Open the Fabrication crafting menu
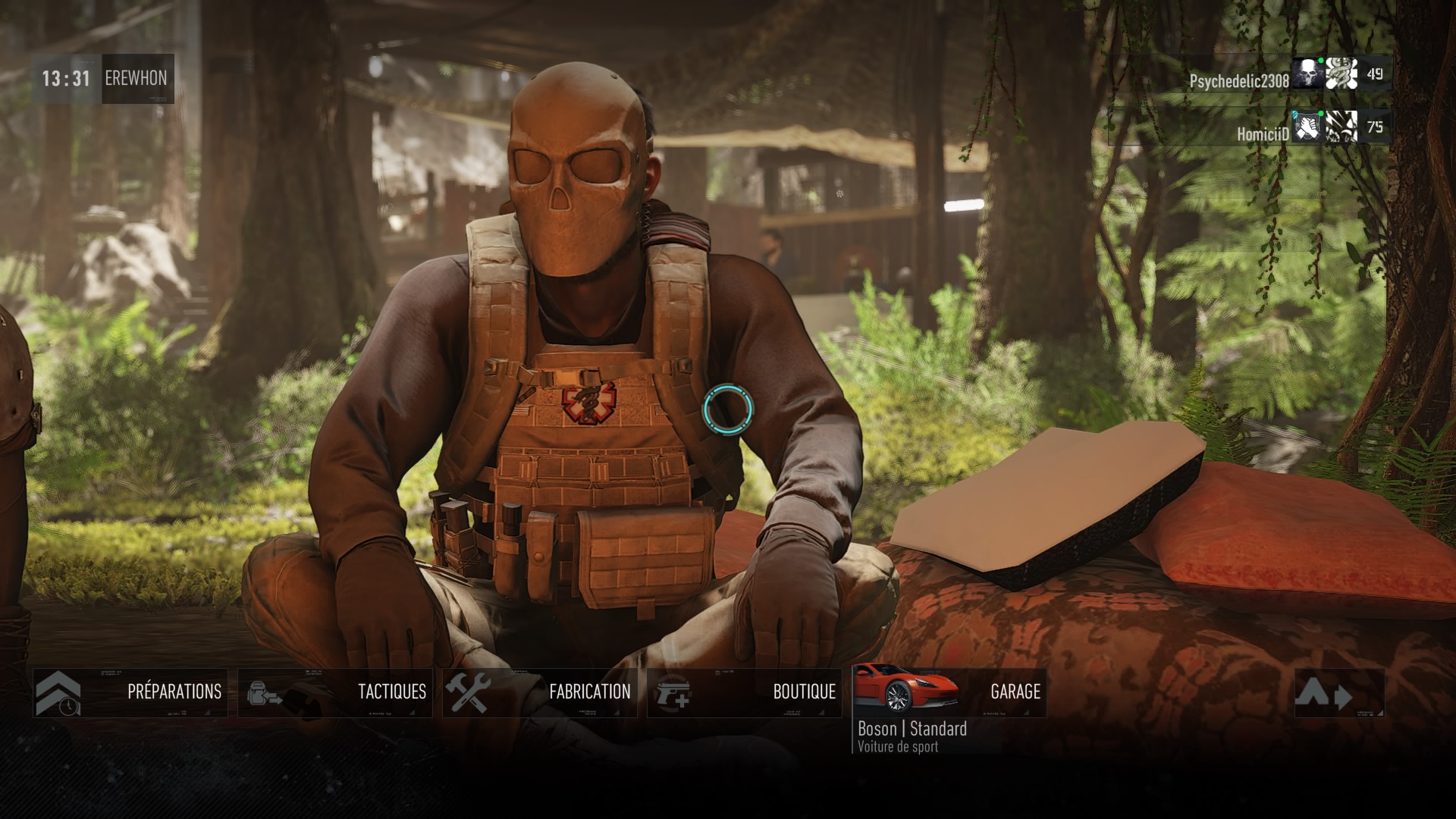Viewport: 1456px width, 819px height. [540, 692]
